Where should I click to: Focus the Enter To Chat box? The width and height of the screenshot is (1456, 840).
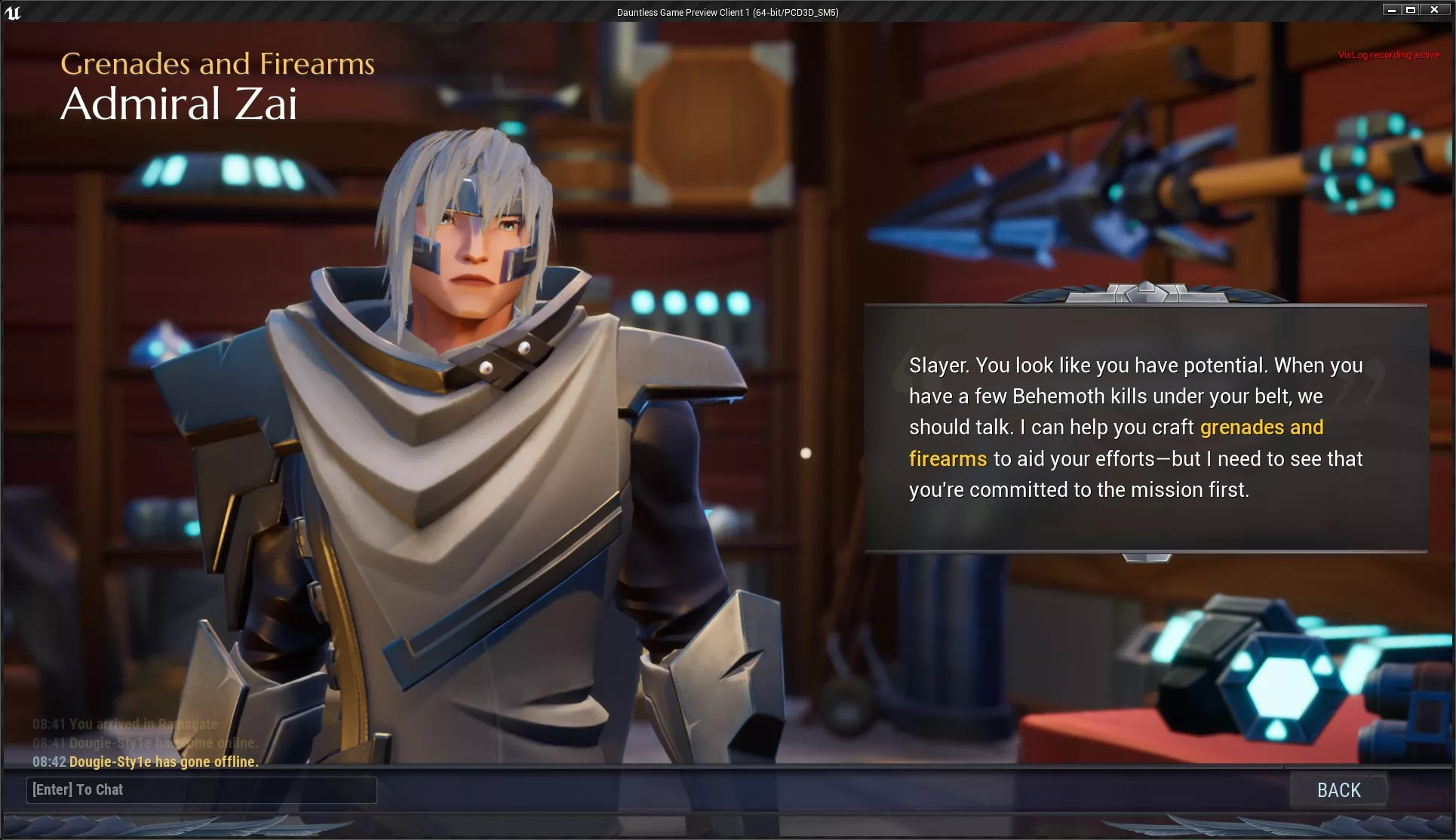(201, 790)
